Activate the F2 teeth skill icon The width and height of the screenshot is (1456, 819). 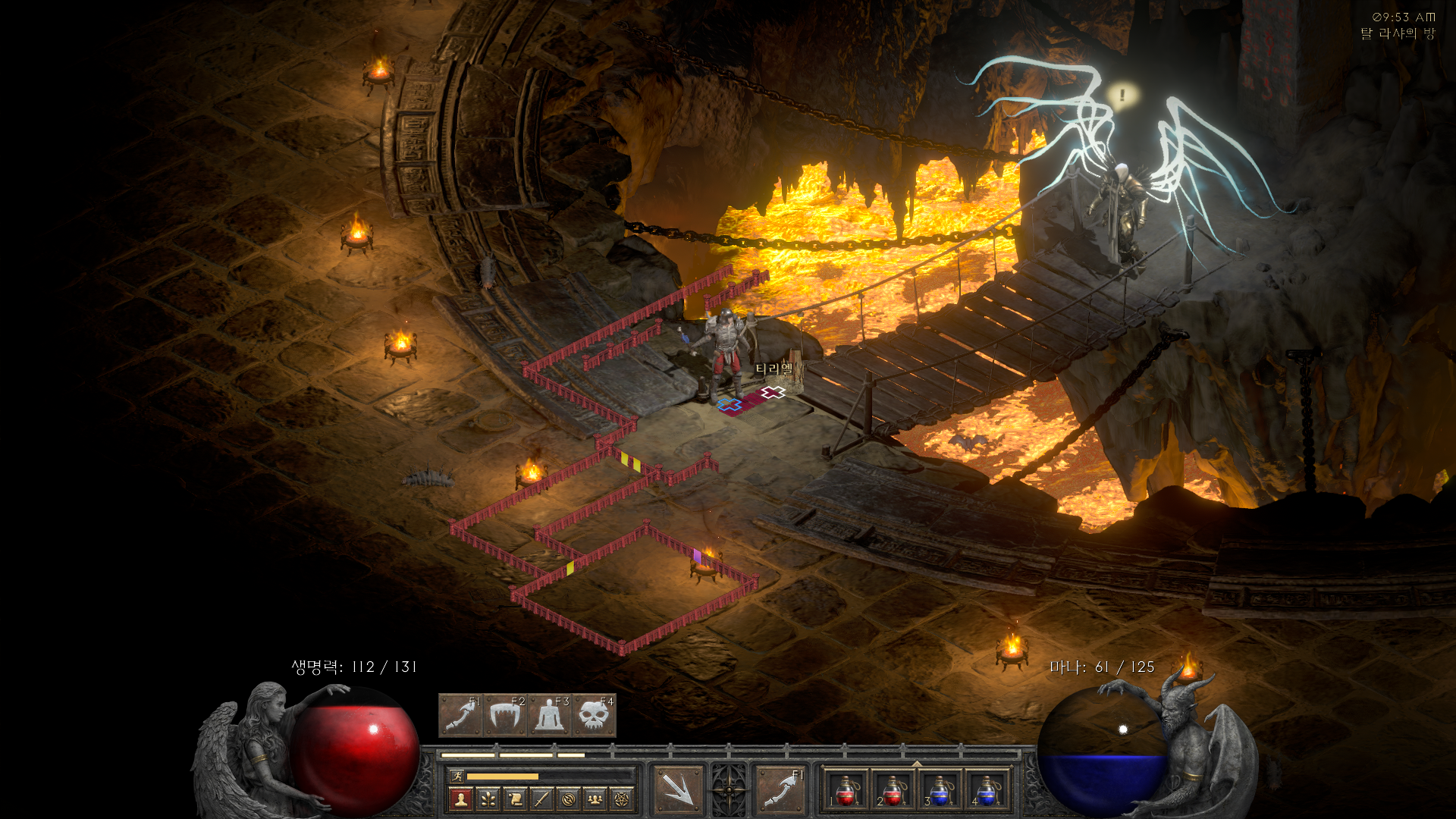point(504,715)
